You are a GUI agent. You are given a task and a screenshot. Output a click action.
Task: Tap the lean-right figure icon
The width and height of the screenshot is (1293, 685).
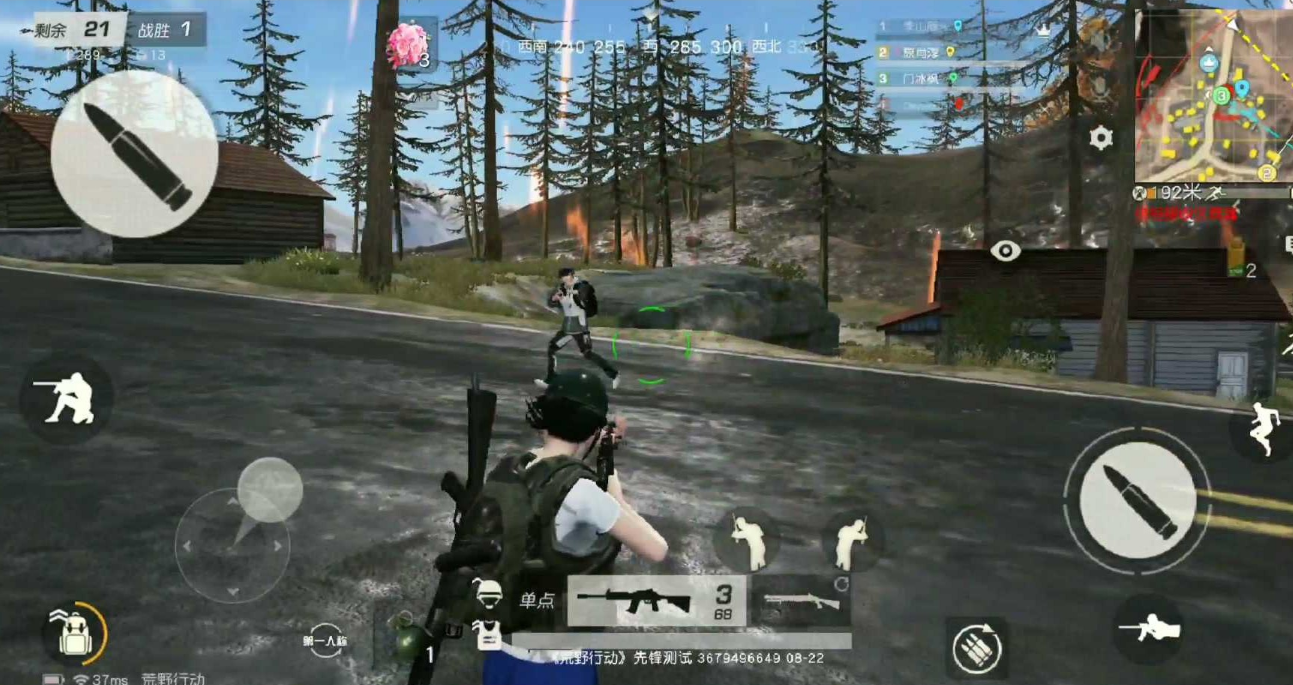click(852, 540)
